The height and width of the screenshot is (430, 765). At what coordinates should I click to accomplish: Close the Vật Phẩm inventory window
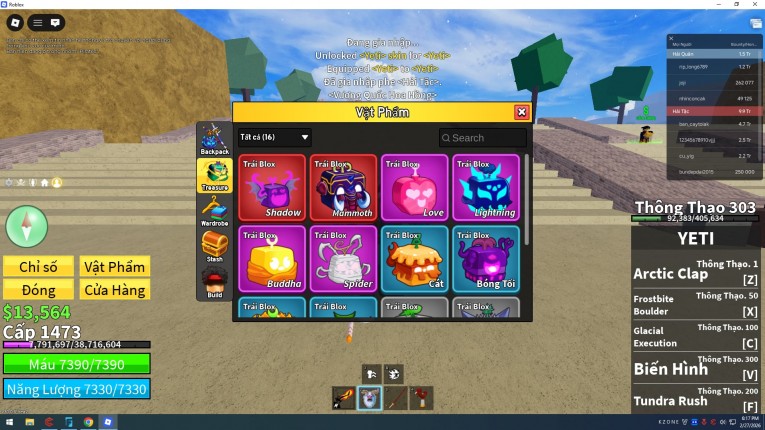tap(521, 113)
